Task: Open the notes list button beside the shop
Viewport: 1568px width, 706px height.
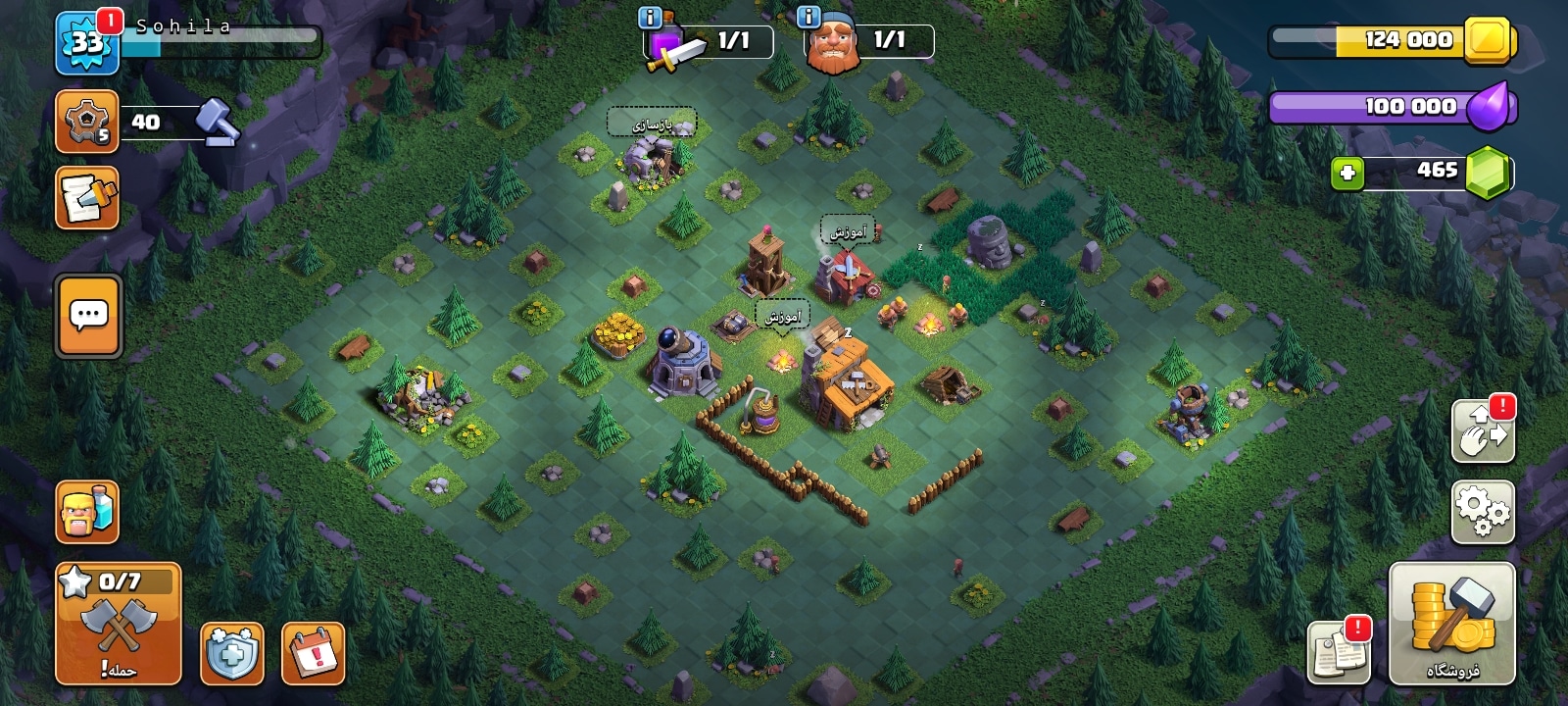Action: (x=1339, y=651)
